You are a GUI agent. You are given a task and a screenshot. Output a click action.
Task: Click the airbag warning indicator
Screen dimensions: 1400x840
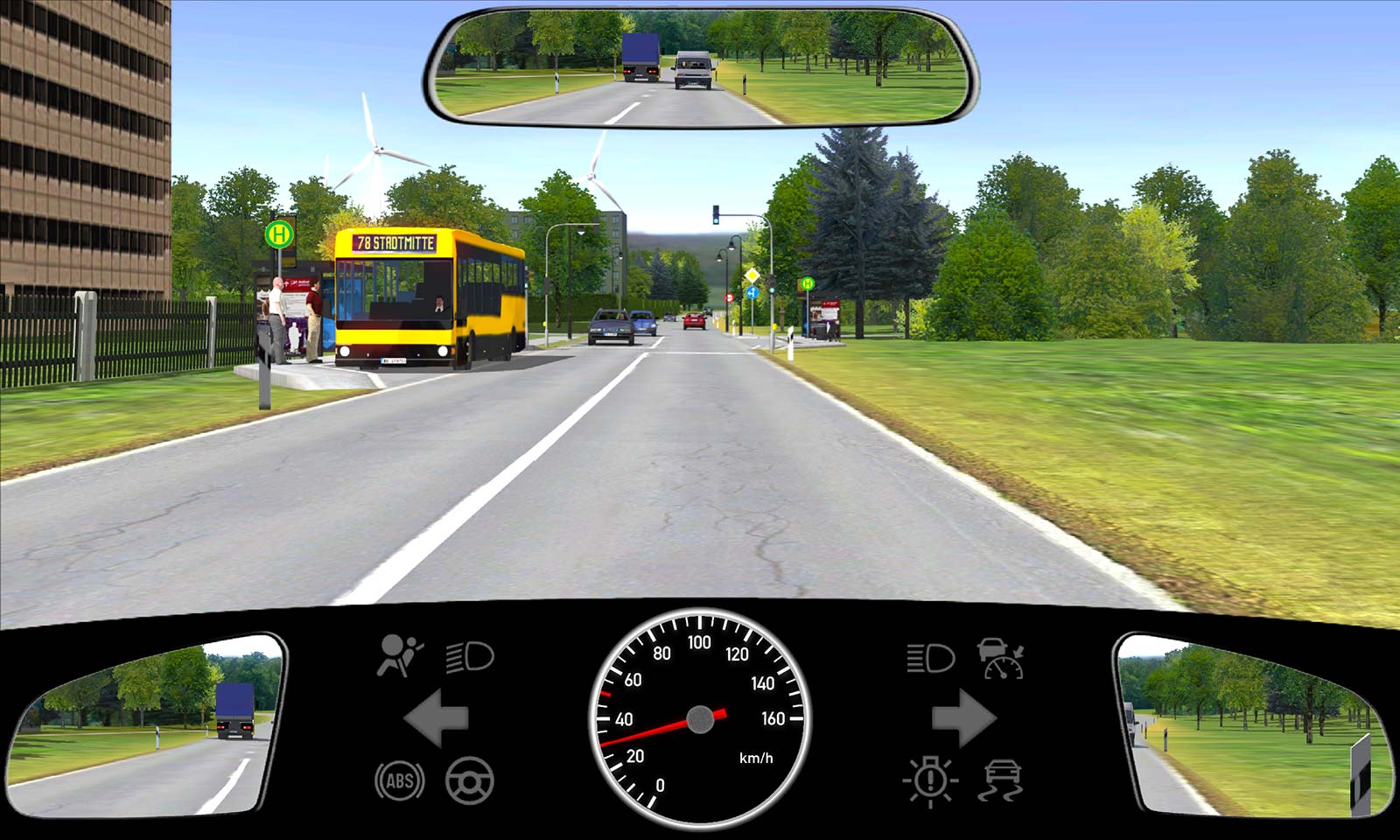(399, 655)
